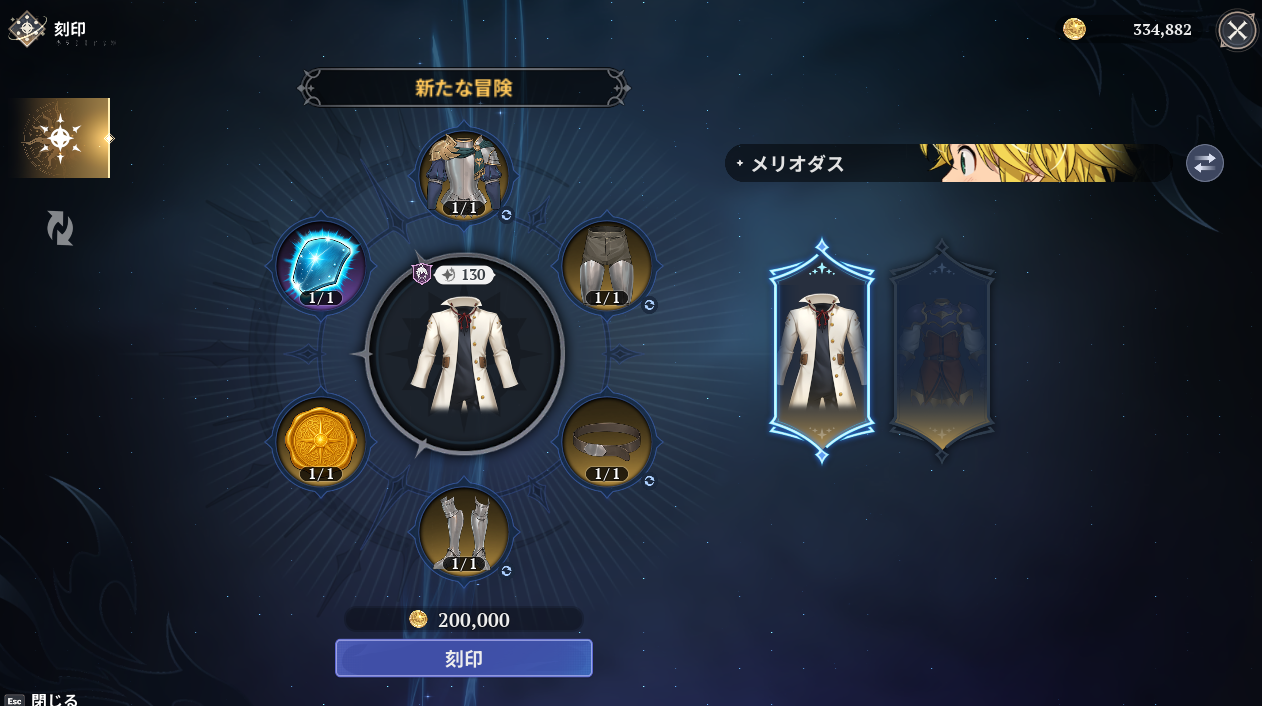Select the white coat outfit card
The image size is (1262, 706).
click(x=821, y=351)
